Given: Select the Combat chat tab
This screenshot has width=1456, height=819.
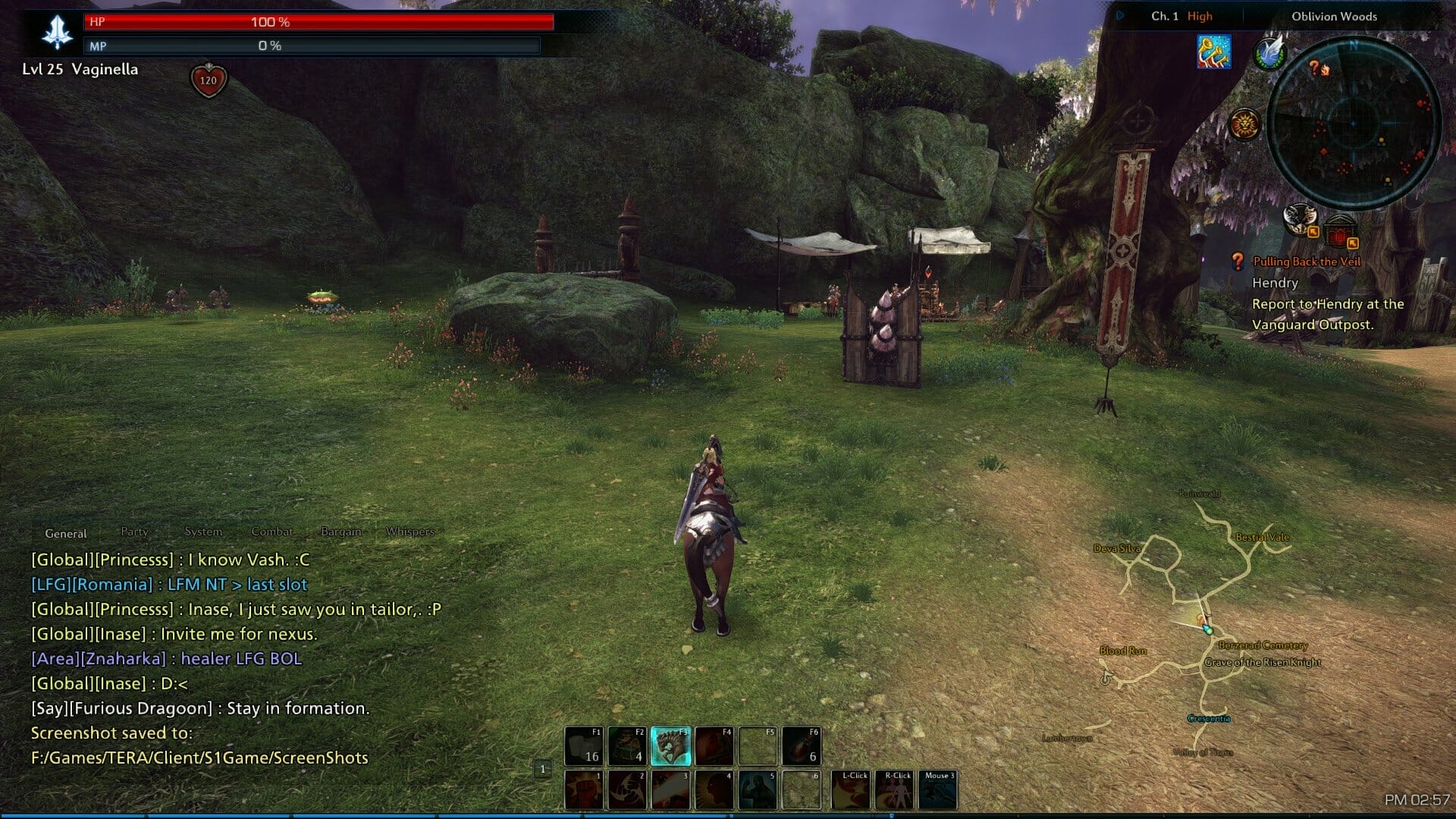Looking at the screenshot, I should [272, 532].
